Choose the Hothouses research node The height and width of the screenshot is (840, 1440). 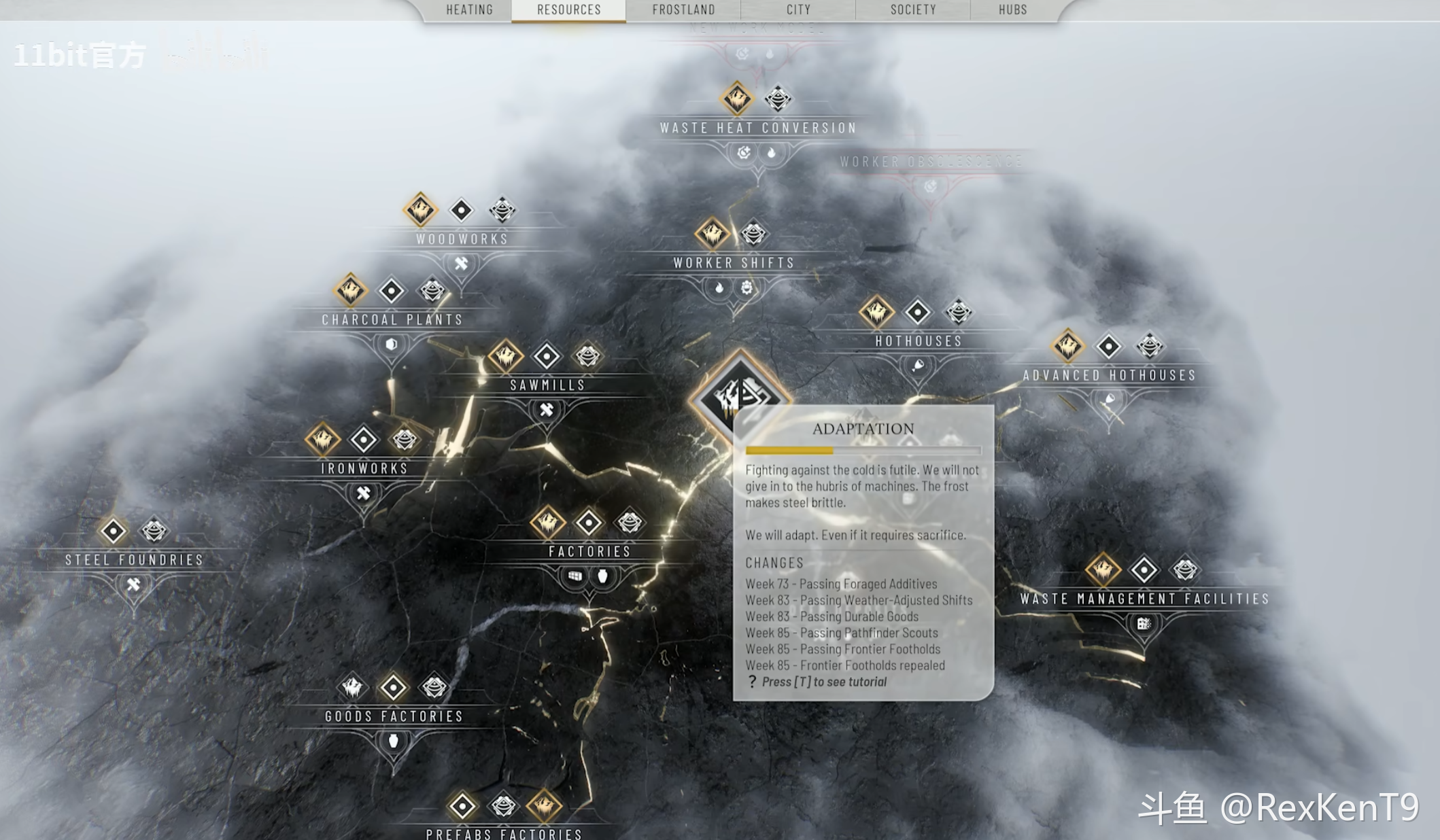pos(919,340)
